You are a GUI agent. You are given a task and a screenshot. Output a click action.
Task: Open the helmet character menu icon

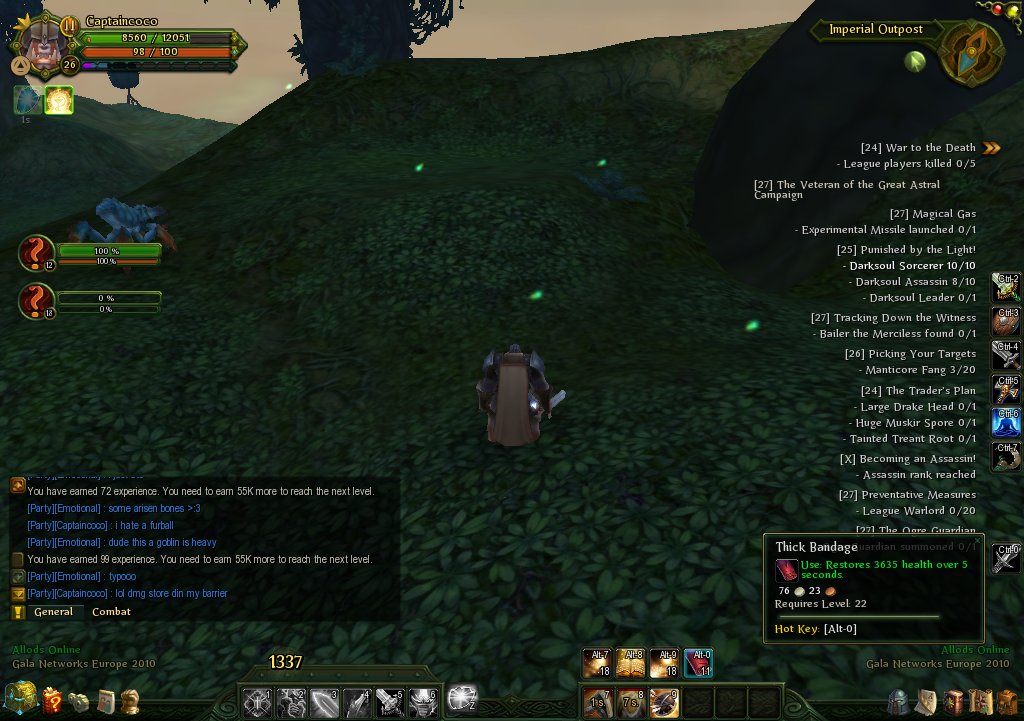[x=899, y=701]
